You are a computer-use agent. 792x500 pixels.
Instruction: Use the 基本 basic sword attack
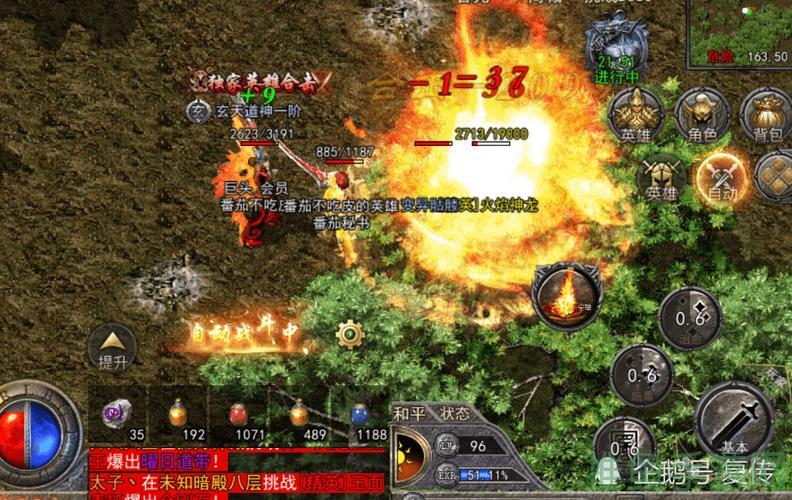pos(733,420)
